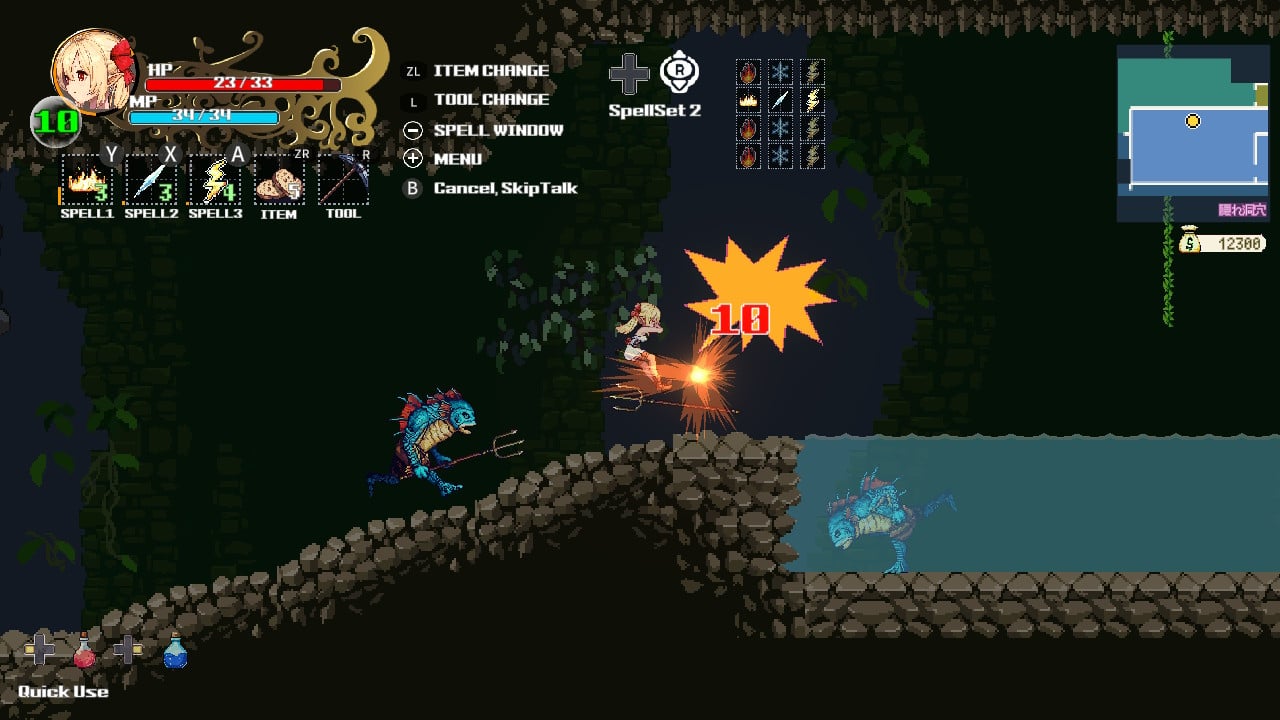The height and width of the screenshot is (720, 1280).
Task: Click the blonde heroine's portrait
Action: pyautogui.click(x=93, y=70)
